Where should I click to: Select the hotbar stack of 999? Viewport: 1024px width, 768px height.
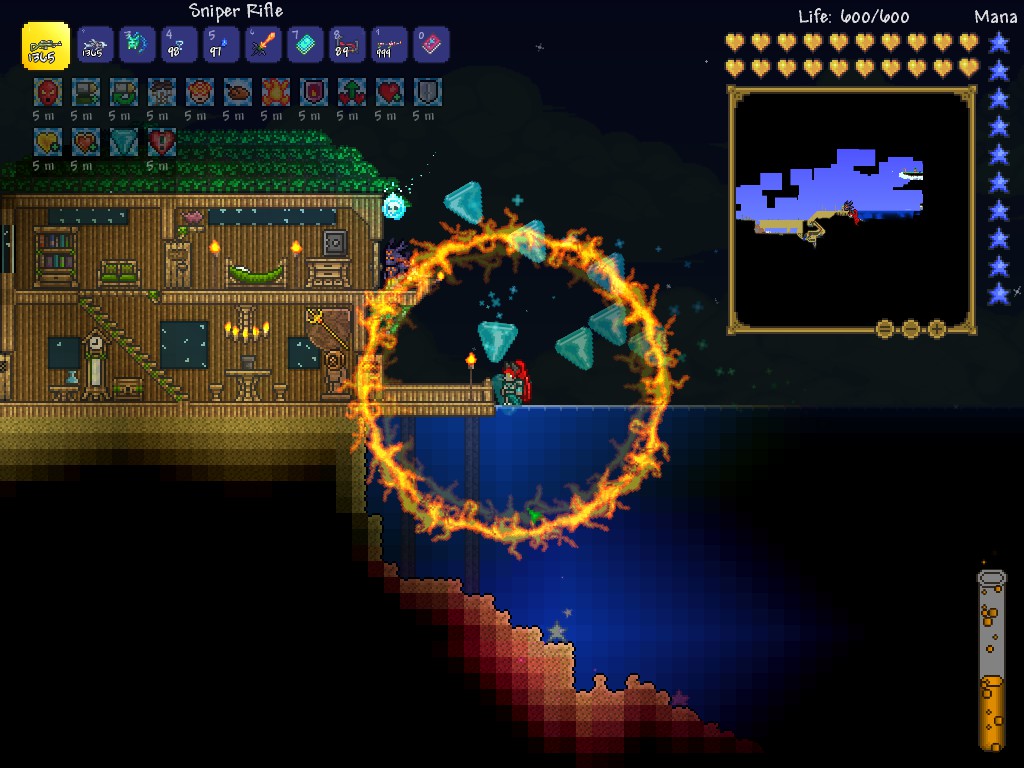(389, 45)
